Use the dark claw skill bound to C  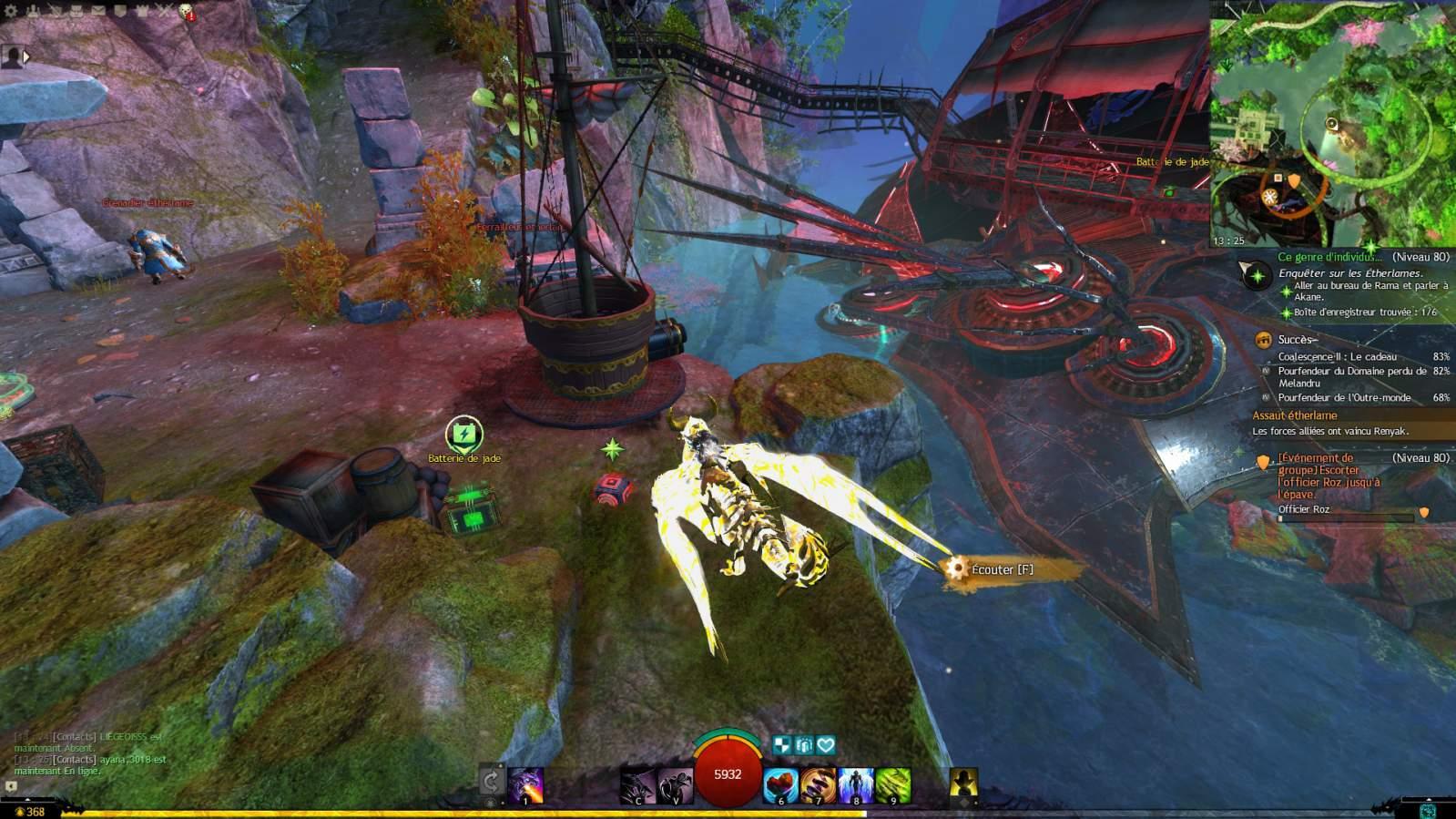tap(637, 785)
